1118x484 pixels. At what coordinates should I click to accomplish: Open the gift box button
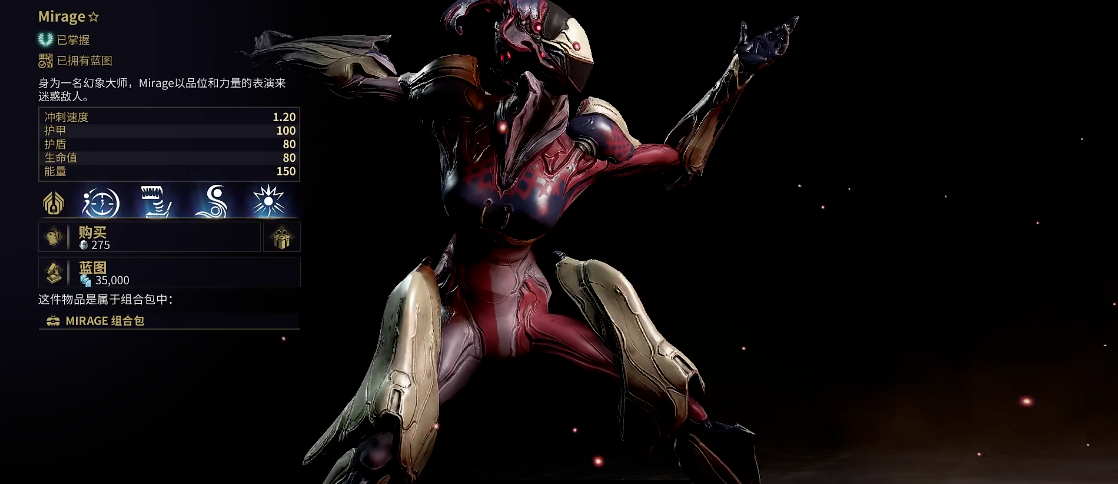280,237
